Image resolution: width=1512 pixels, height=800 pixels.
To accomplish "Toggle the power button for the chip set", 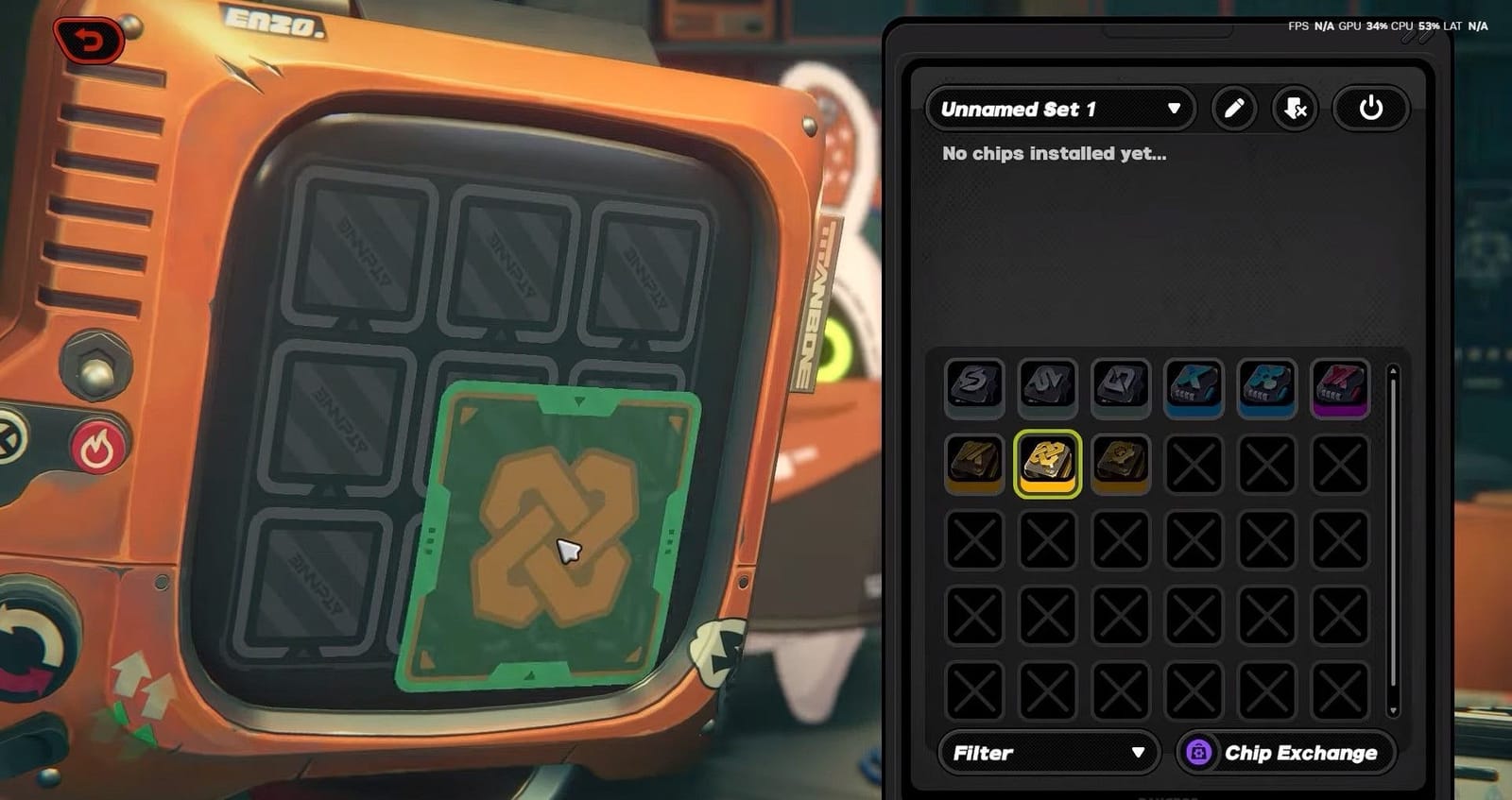I will click(1370, 108).
